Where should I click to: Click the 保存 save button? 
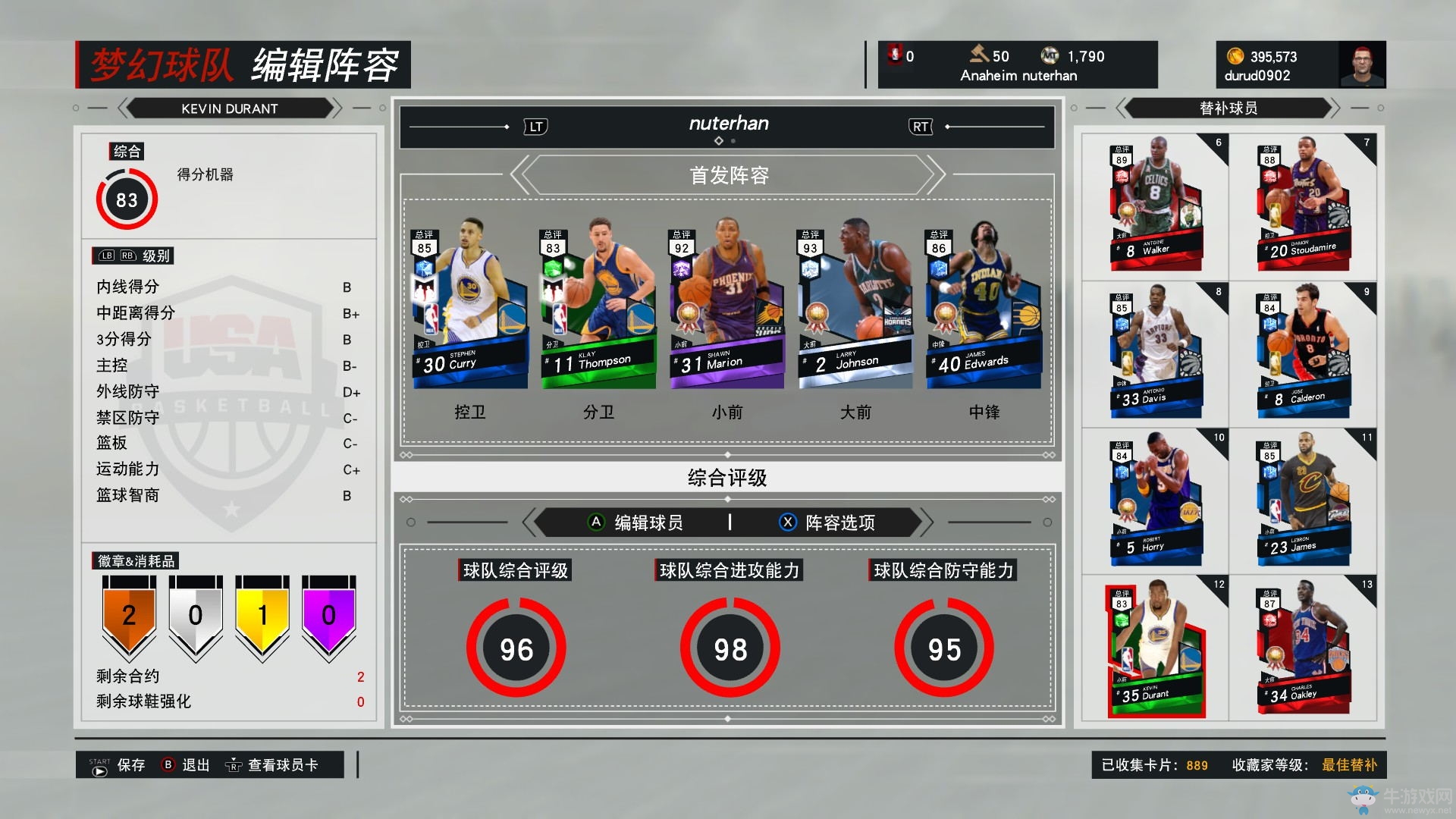131,764
